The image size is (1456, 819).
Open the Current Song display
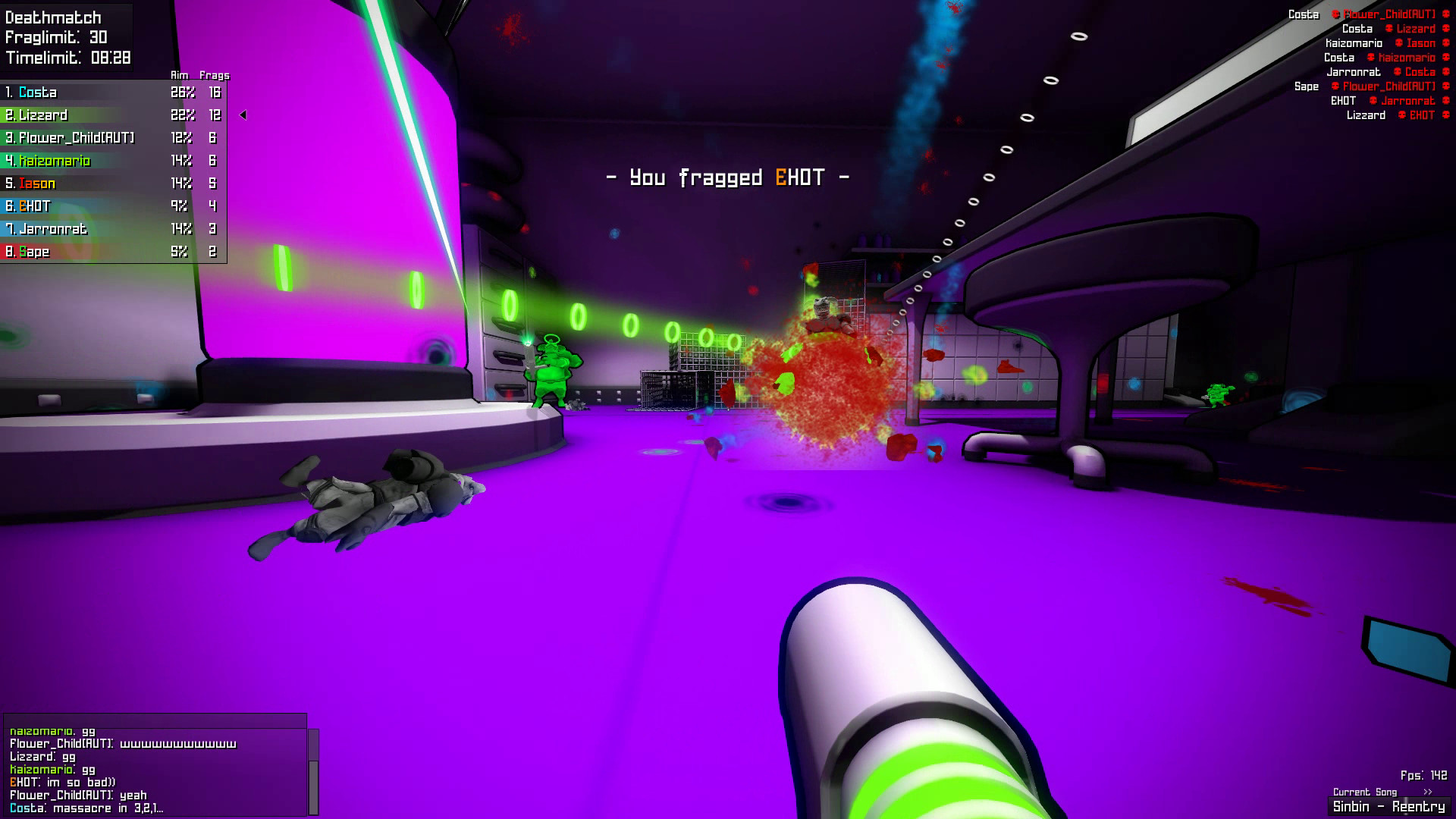point(1365,791)
